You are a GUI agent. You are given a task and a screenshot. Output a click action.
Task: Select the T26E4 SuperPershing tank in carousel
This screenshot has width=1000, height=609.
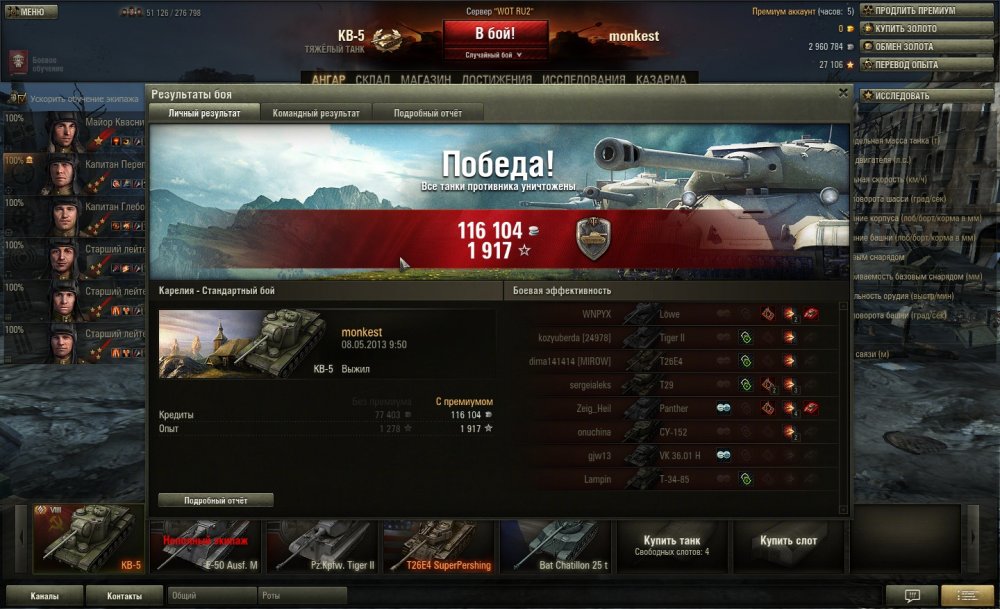tap(439, 545)
